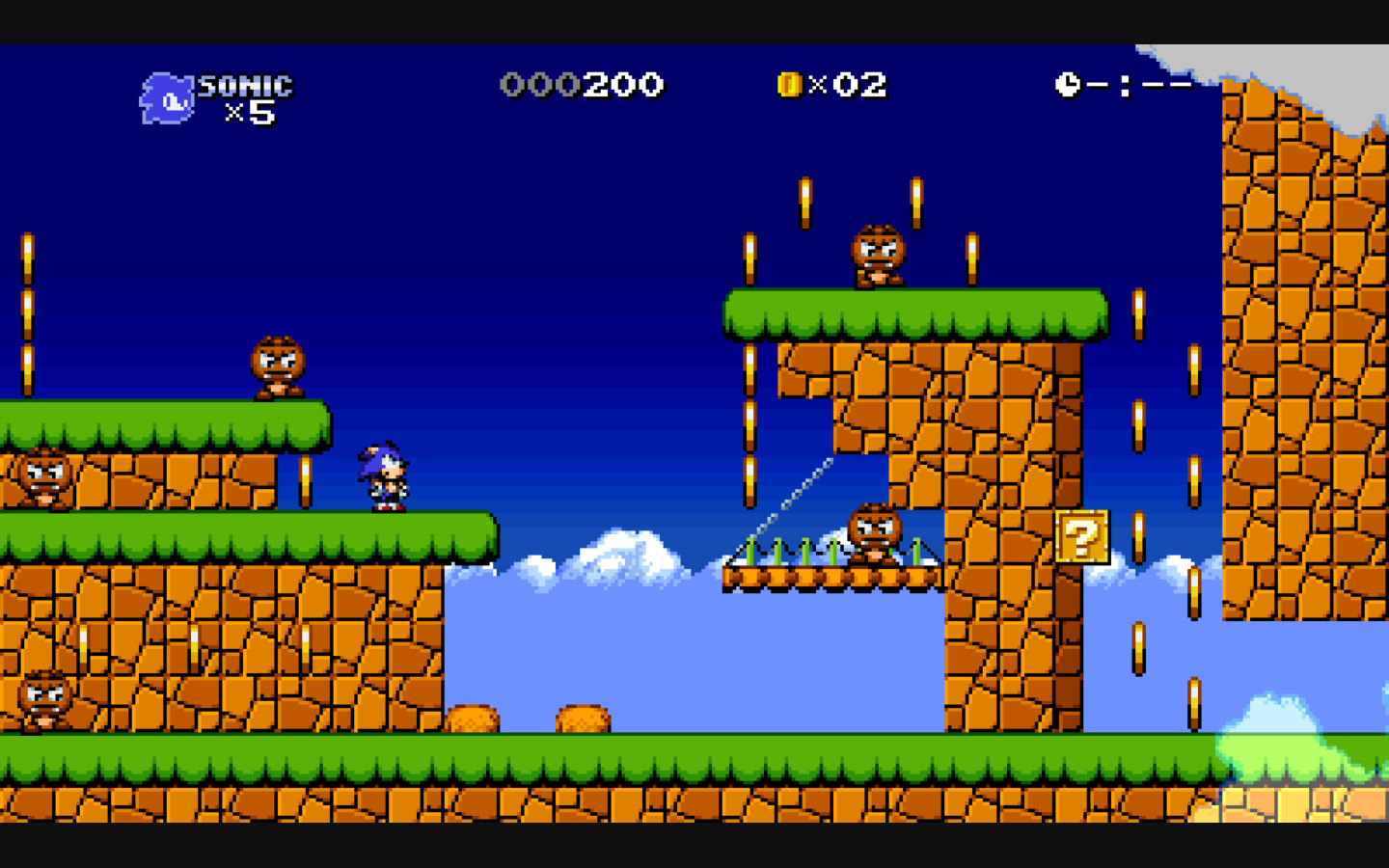The image size is (1389, 868).
Task: Select the question mark block
Action: coord(1082,537)
